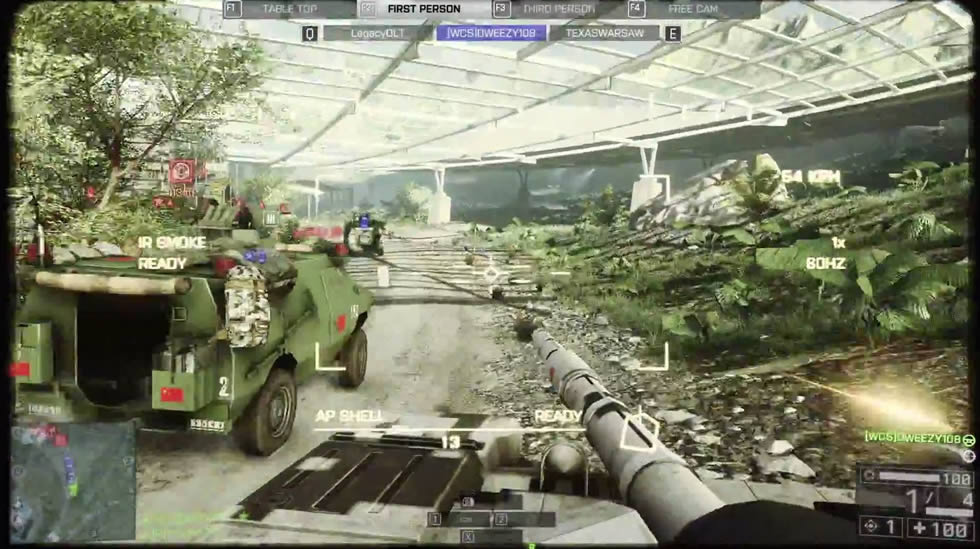Select the highlighted [WCS]DWEEZY108 player tab
This screenshot has height=549, width=980.
491,33
